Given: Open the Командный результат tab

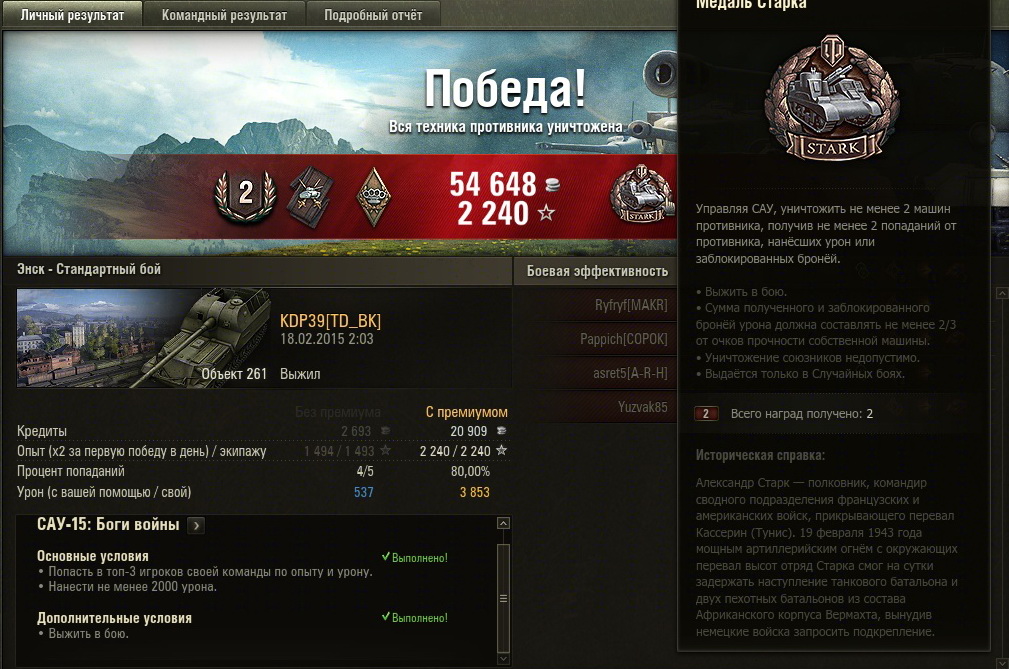Looking at the screenshot, I should tap(224, 15).
